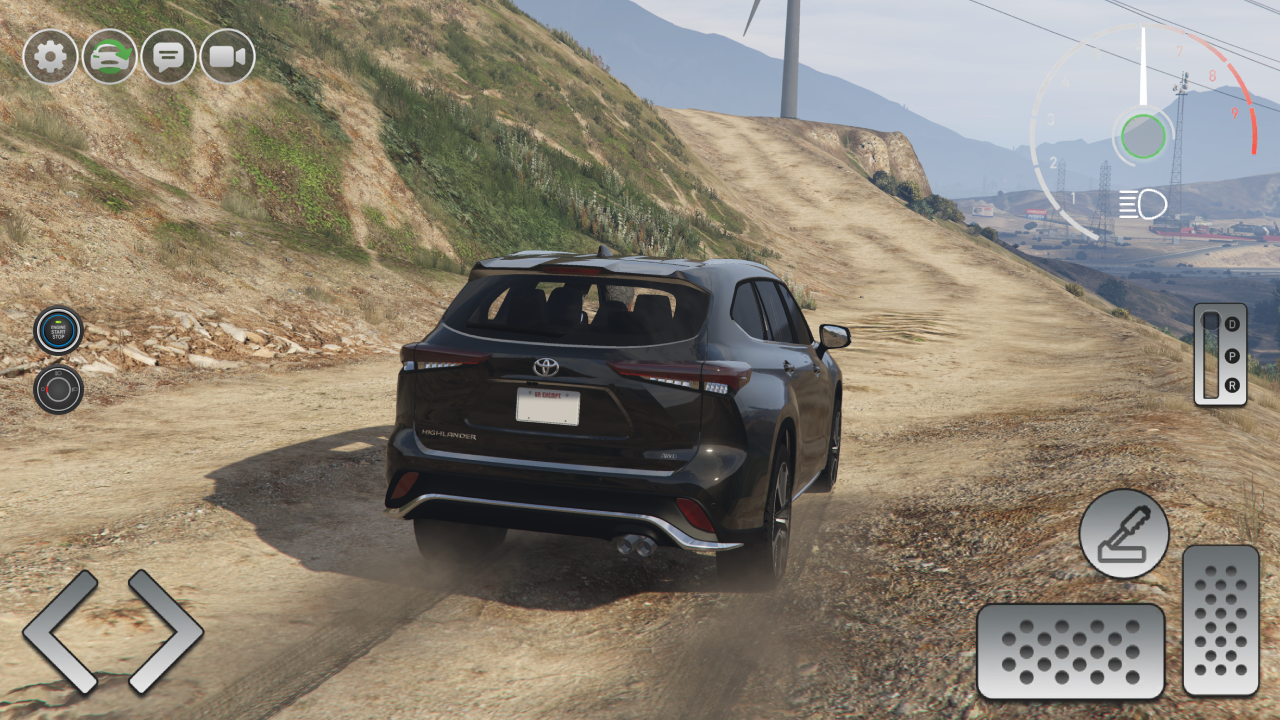
Task: Toggle high beams on the light knob
Action: coord(58,389)
